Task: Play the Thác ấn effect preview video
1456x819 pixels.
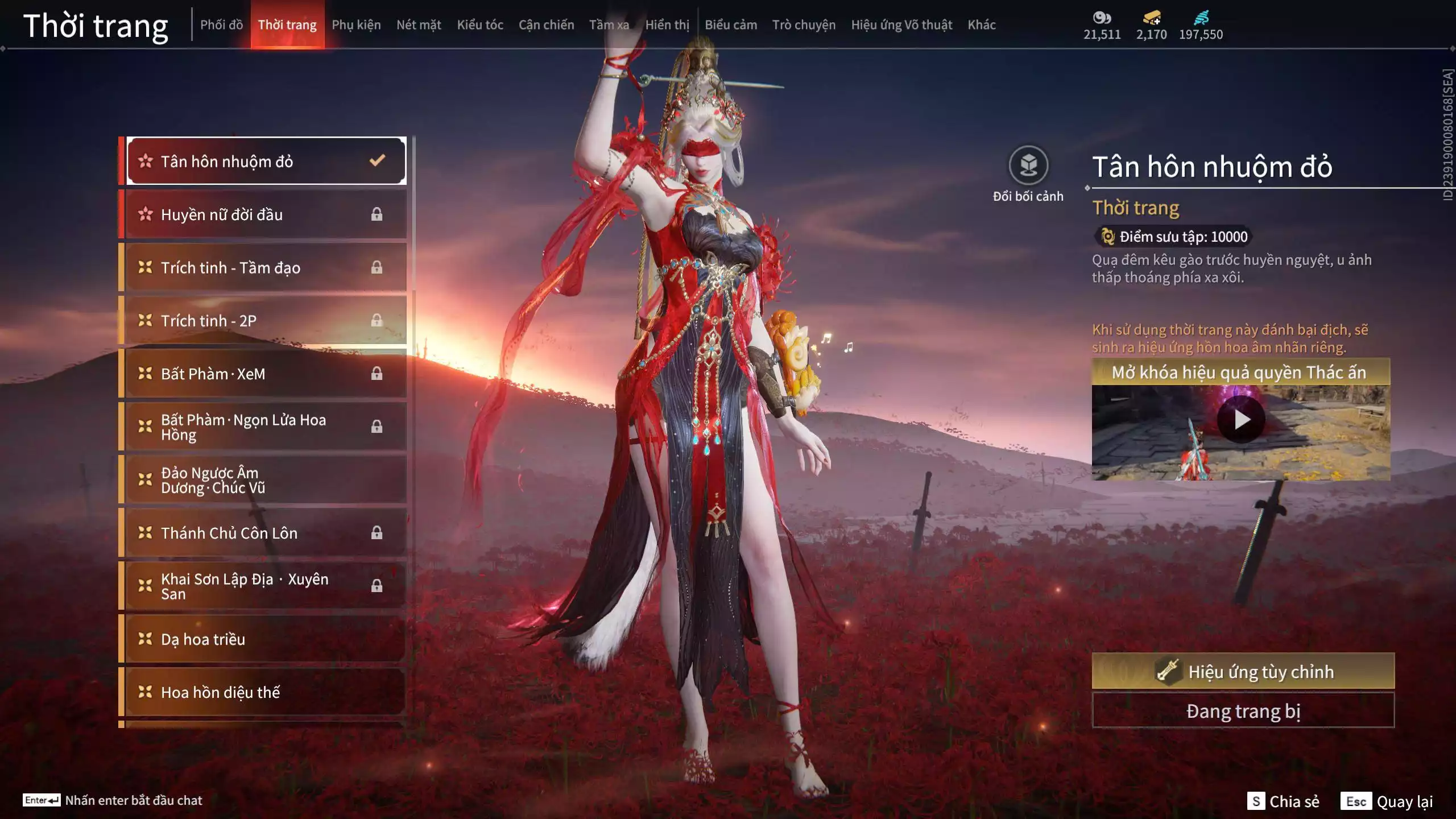Action: tap(1241, 420)
